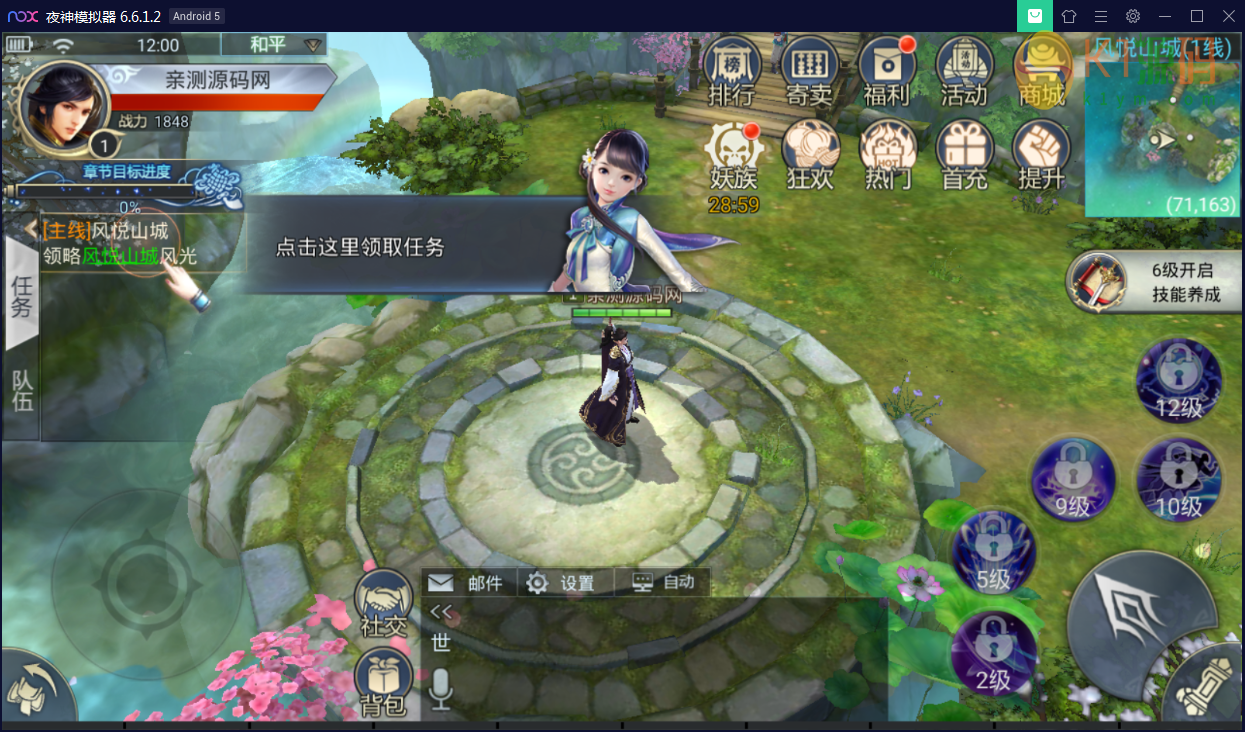Viewport: 1245px width, 732px height.
Task: Open the 背包 backpack inventory
Action: [x=384, y=683]
